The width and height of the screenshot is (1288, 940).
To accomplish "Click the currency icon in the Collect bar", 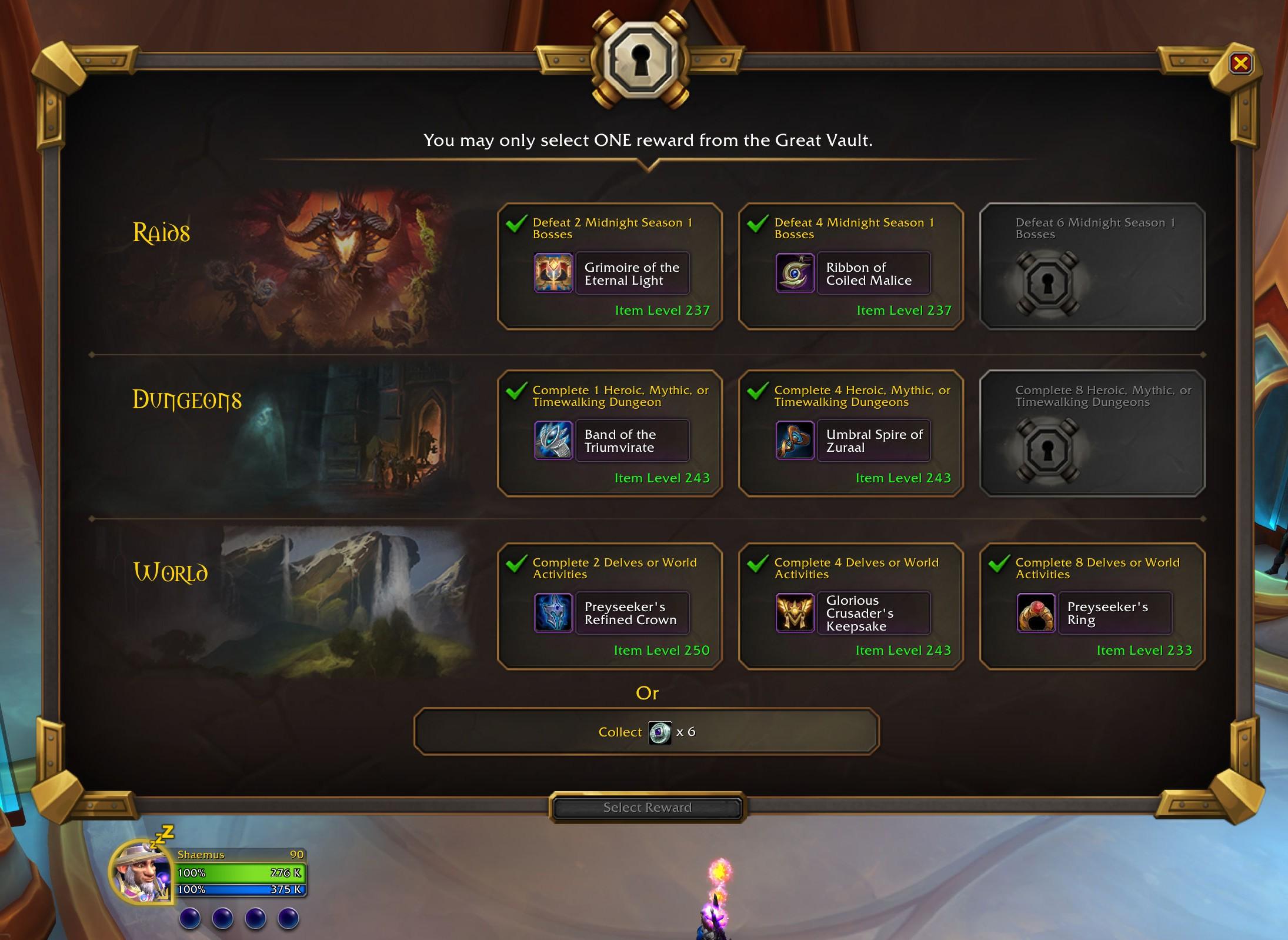I will (x=660, y=732).
